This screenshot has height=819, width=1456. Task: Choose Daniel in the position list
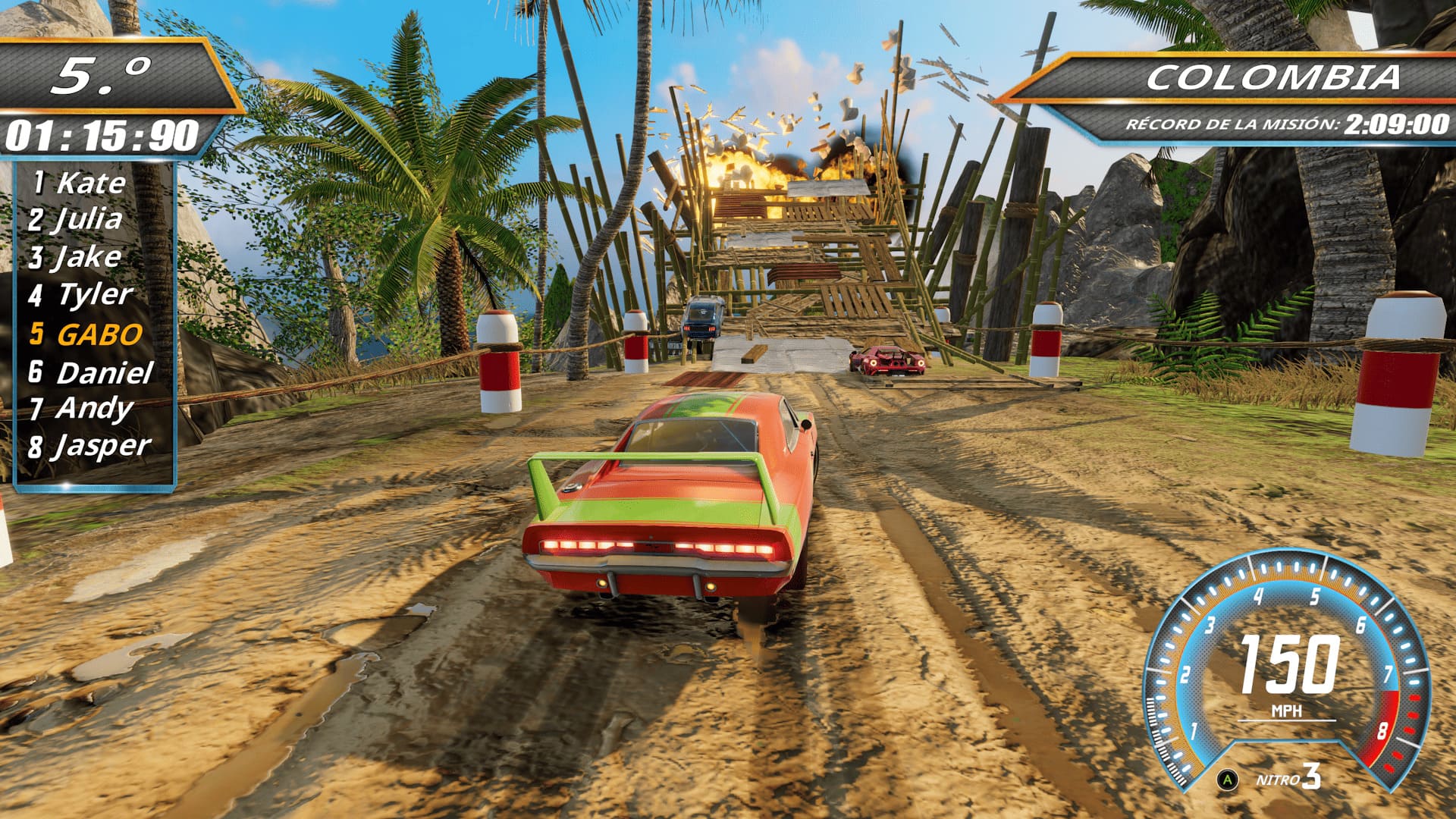coord(91,372)
